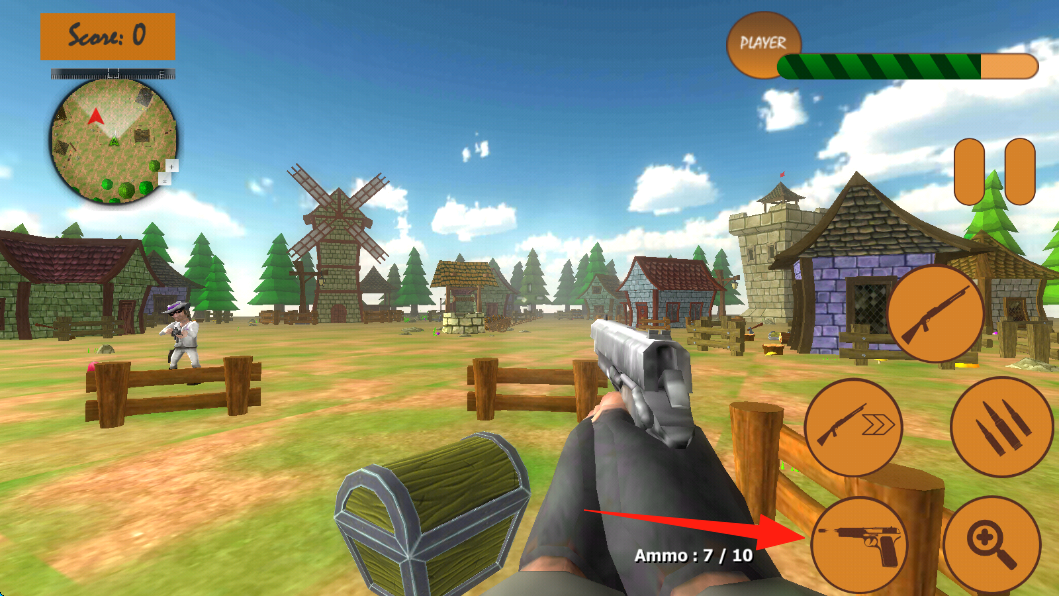Image resolution: width=1059 pixels, height=596 pixels.
Task: Select the pistol weapon button
Action: click(x=859, y=545)
